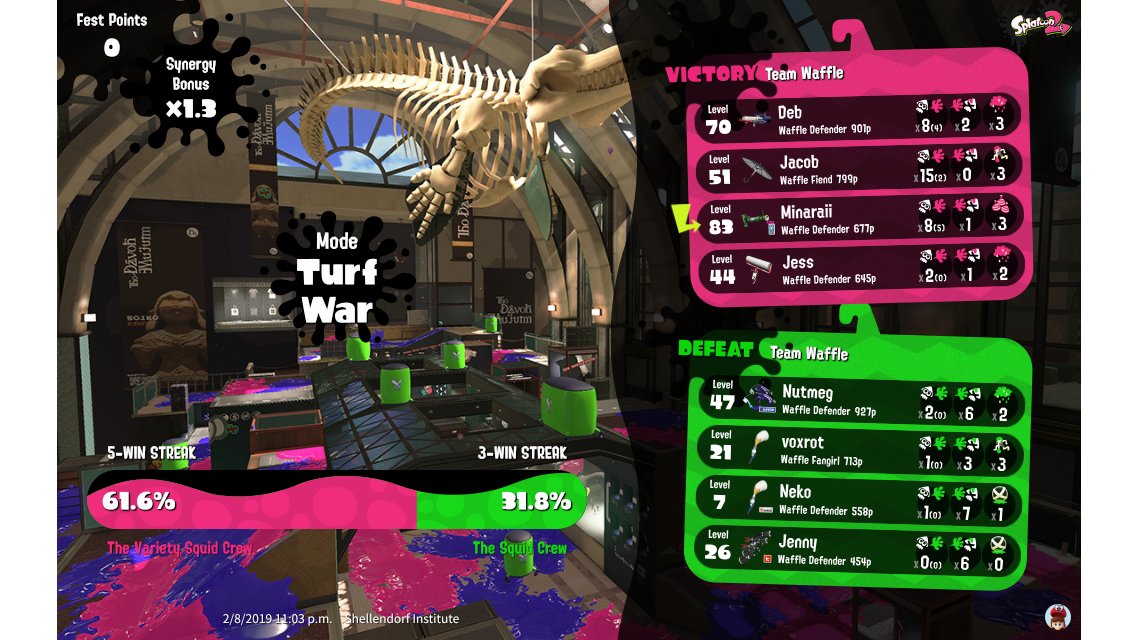Click Jenny's player row
The height and width of the screenshot is (640, 1138).
coord(862,550)
